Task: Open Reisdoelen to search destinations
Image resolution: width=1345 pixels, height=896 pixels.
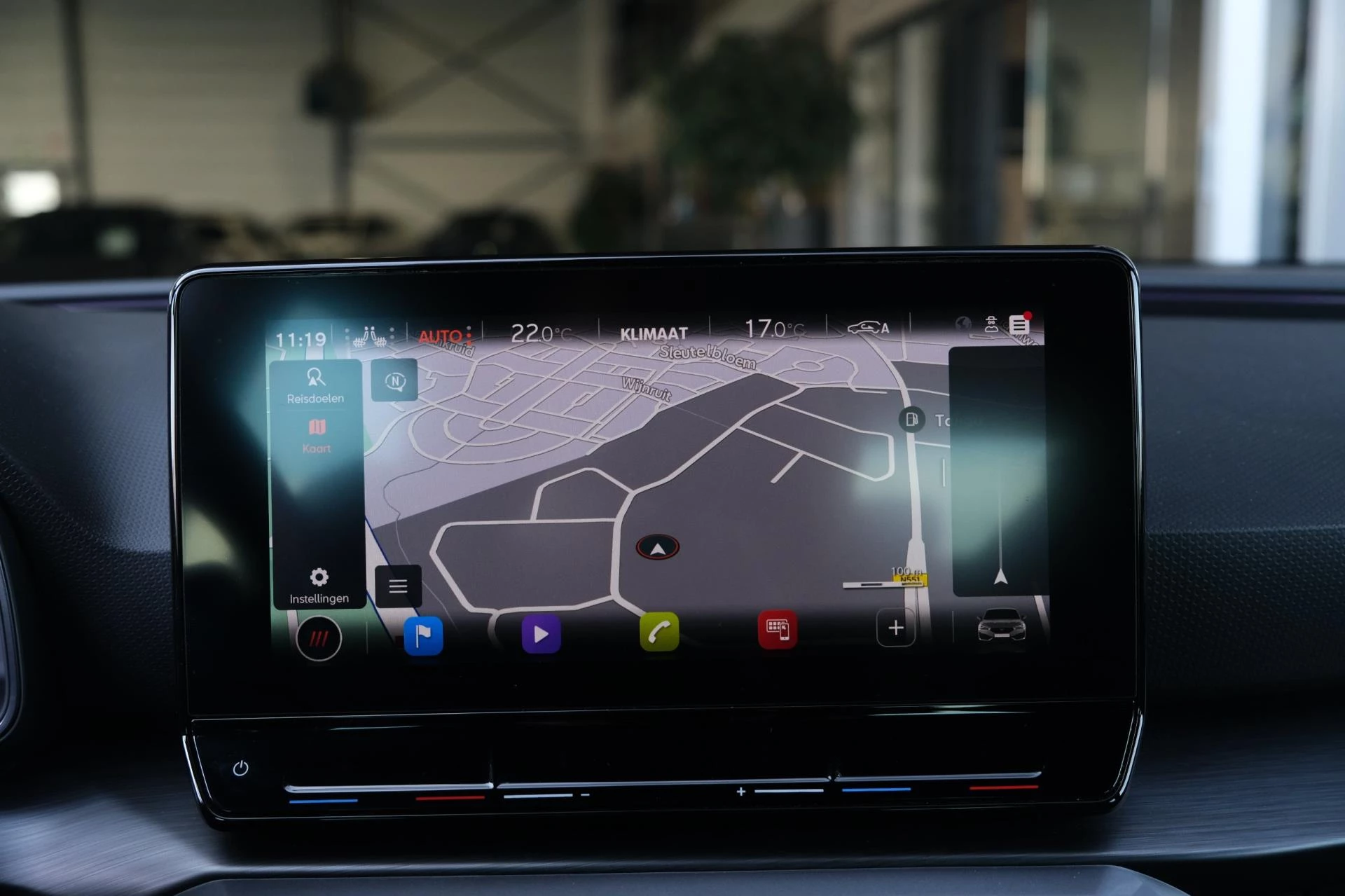Action: coord(317,386)
